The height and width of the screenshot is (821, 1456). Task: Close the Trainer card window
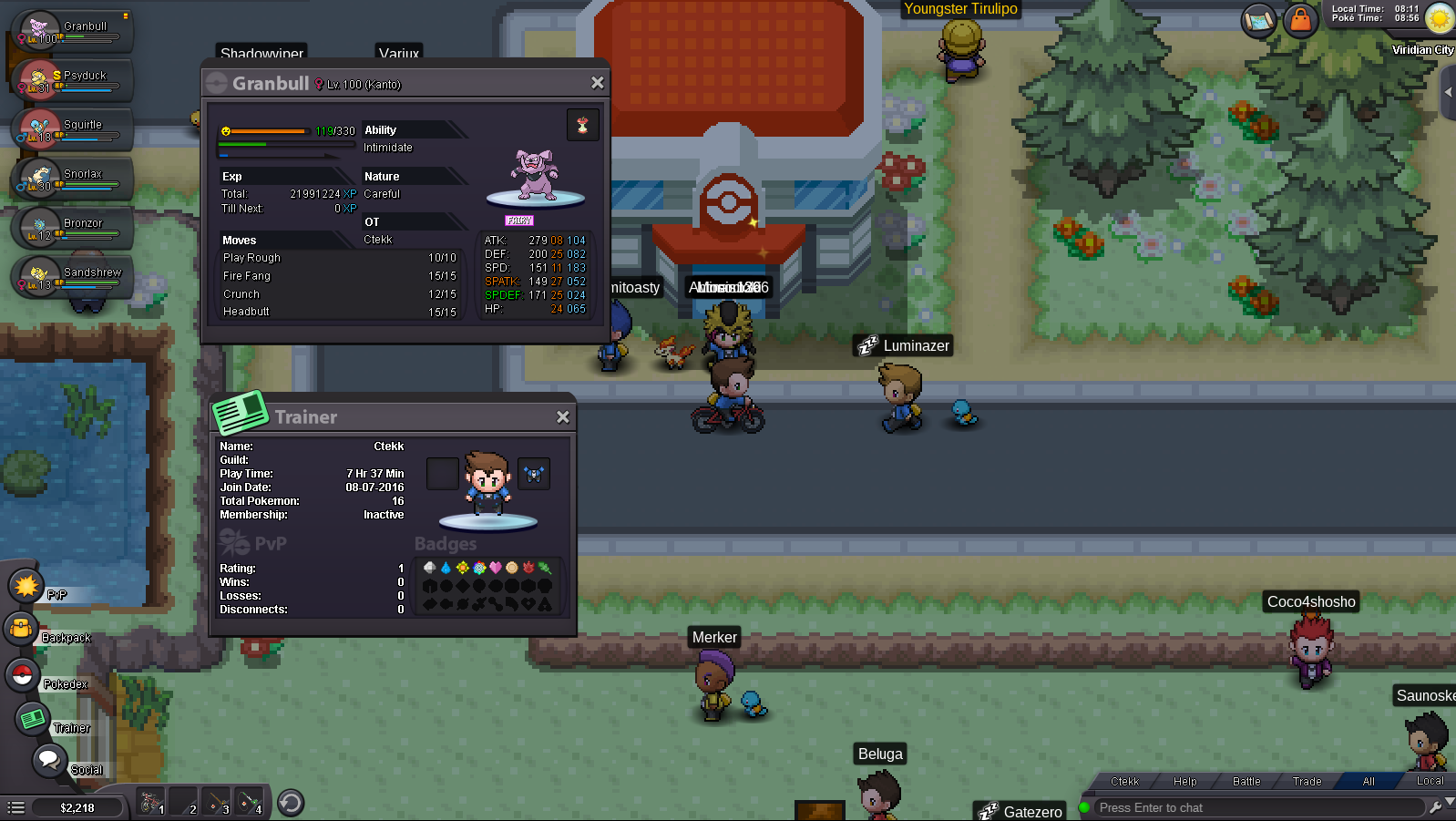click(x=563, y=416)
